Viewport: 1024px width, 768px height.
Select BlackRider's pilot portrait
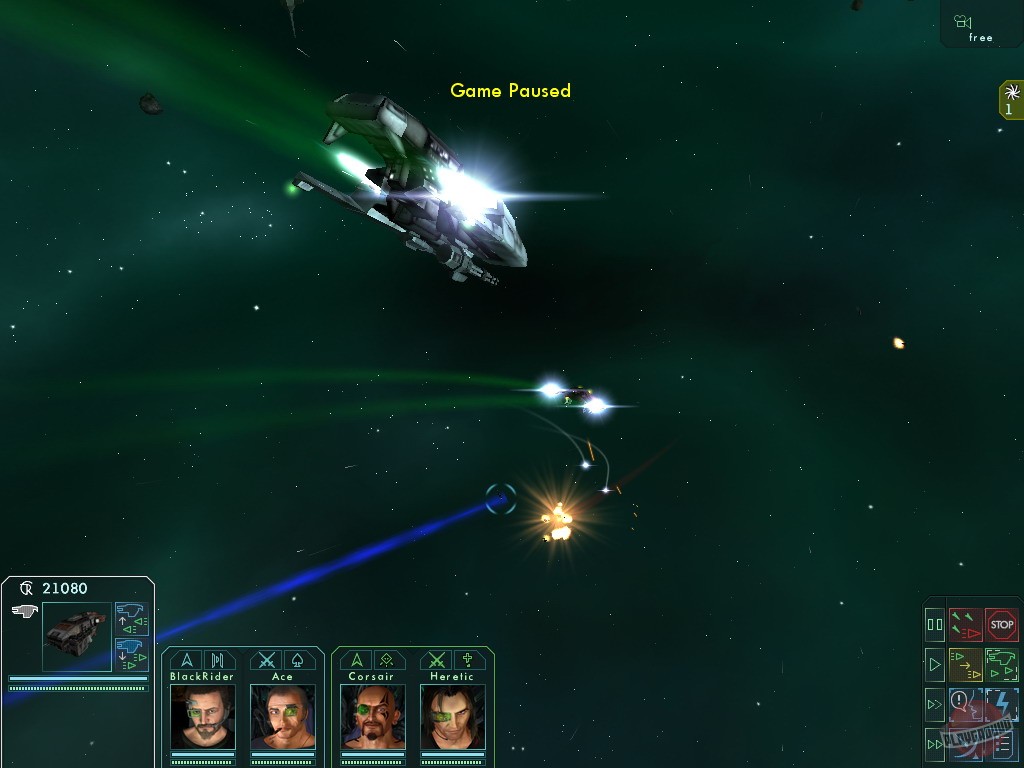pos(203,715)
